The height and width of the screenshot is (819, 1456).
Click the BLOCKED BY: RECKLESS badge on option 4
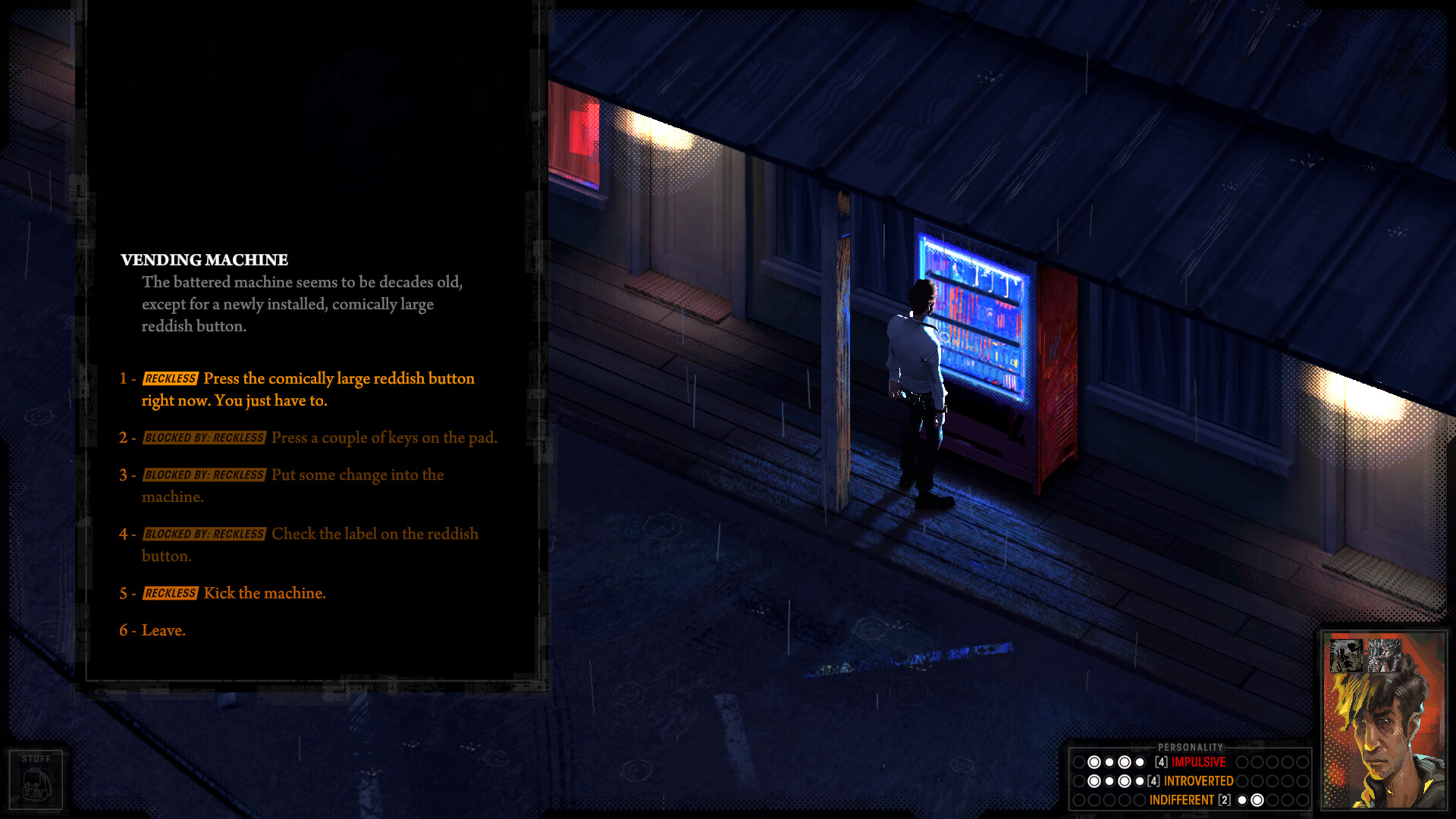[204, 534]
